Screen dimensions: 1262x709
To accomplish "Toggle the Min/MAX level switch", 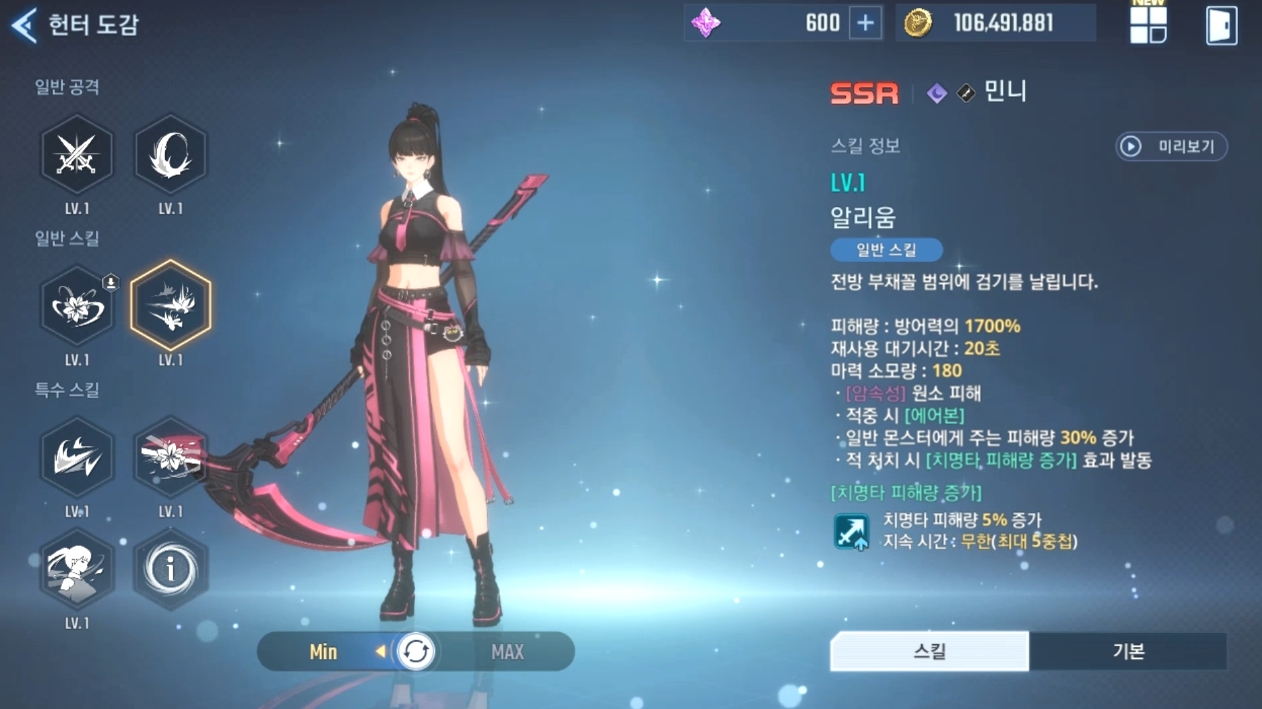I will coord(416,652).
